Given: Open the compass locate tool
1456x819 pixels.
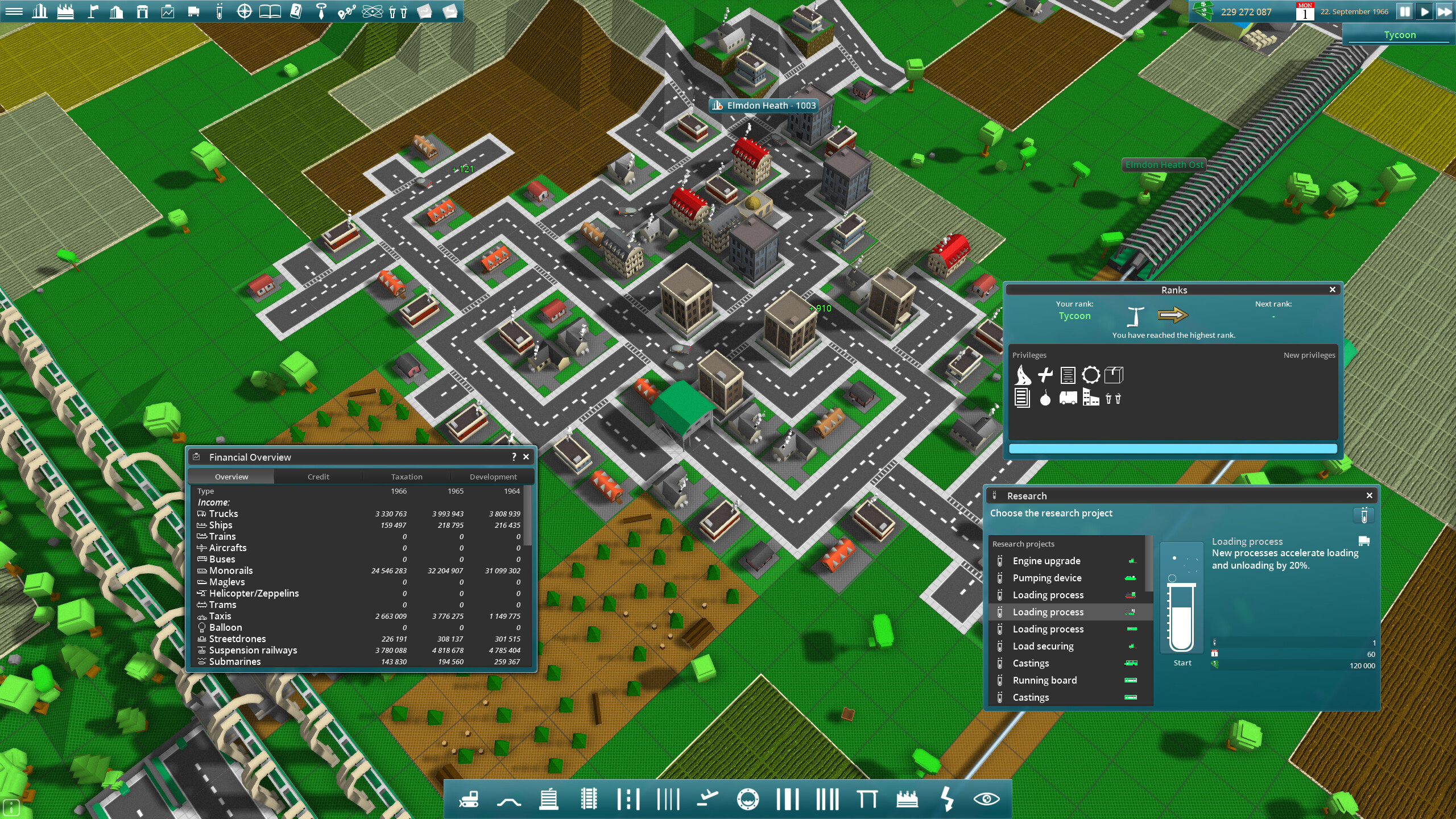Looking at the screenshot, I should pyautogui.click(x=245, y=11).
